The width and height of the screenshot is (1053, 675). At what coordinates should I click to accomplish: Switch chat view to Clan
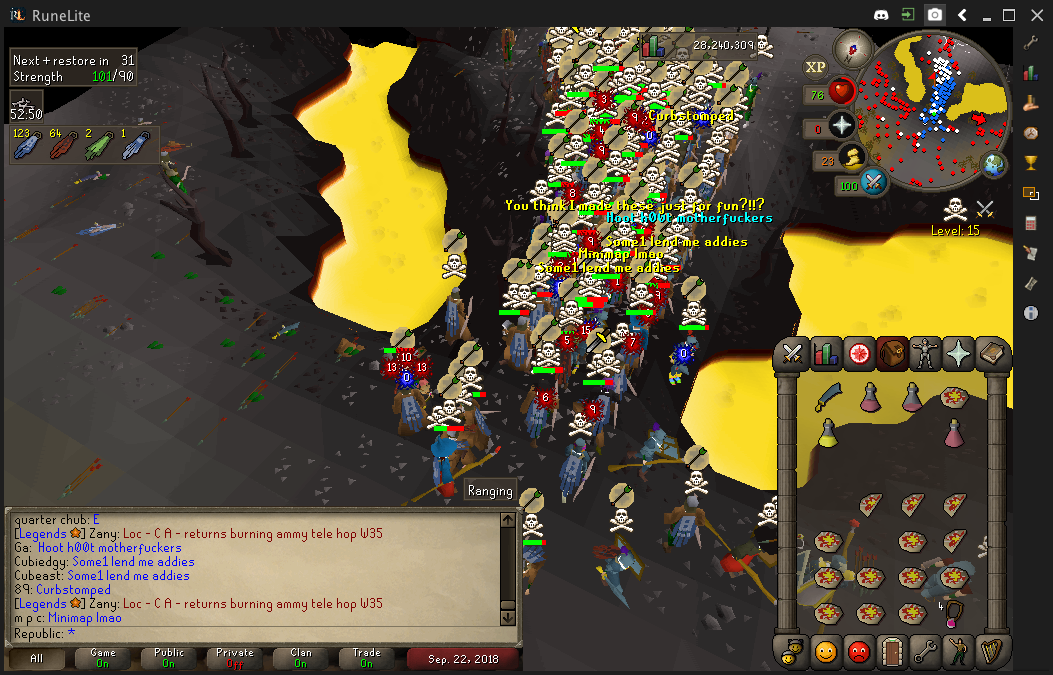point(301,658)
